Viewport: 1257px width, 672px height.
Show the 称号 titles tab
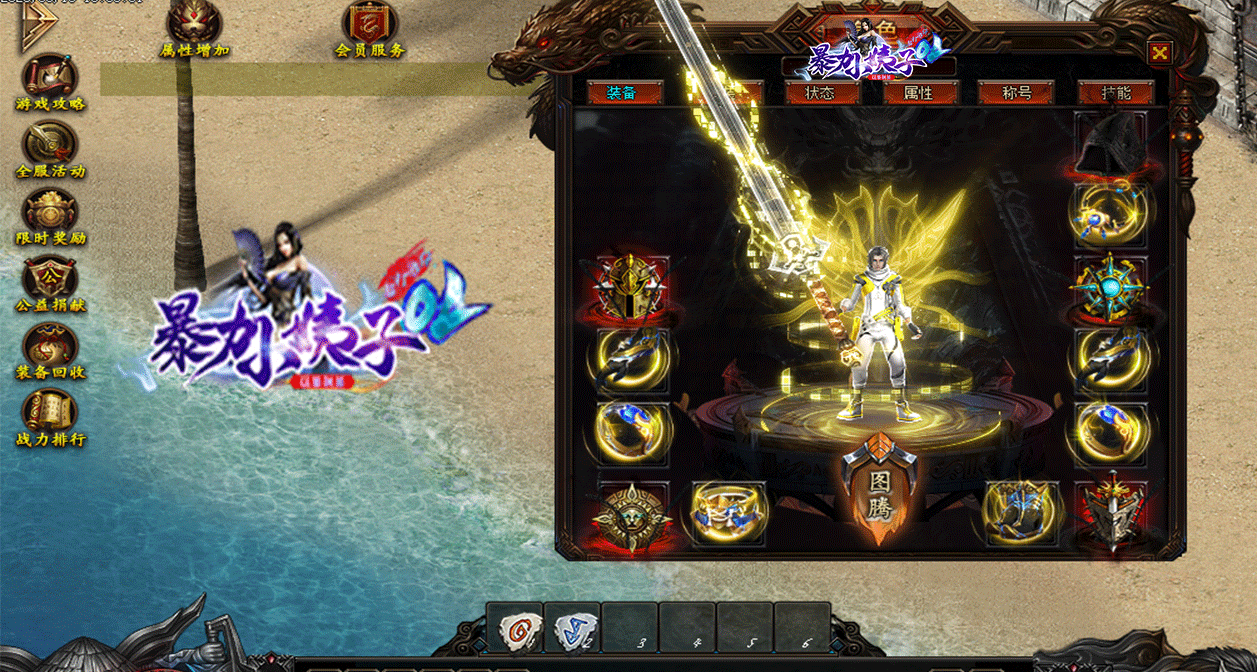pyautogui.click(x=1016, y=93)
